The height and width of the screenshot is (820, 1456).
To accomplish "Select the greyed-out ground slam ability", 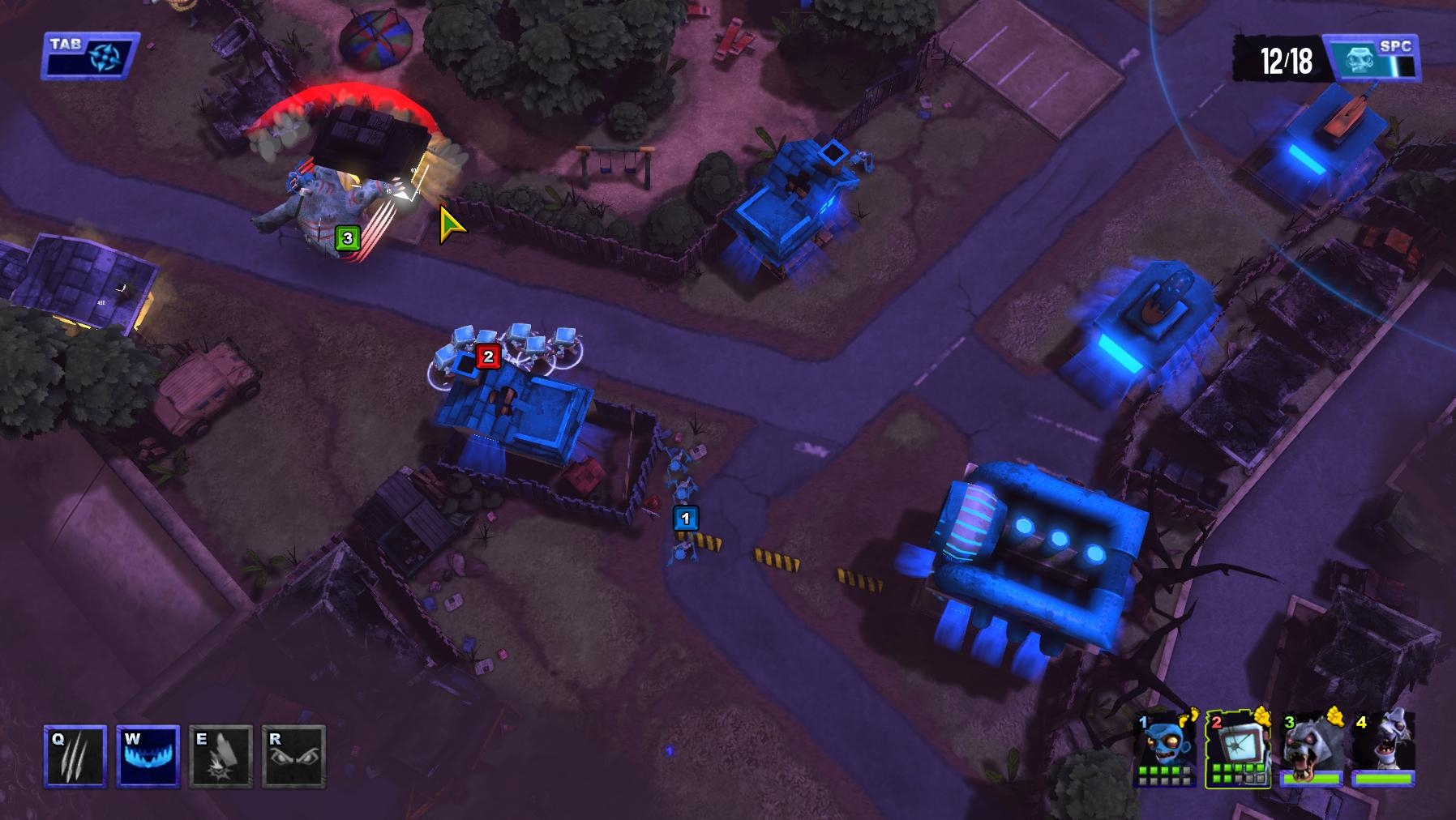I will [x=221, y=757].
